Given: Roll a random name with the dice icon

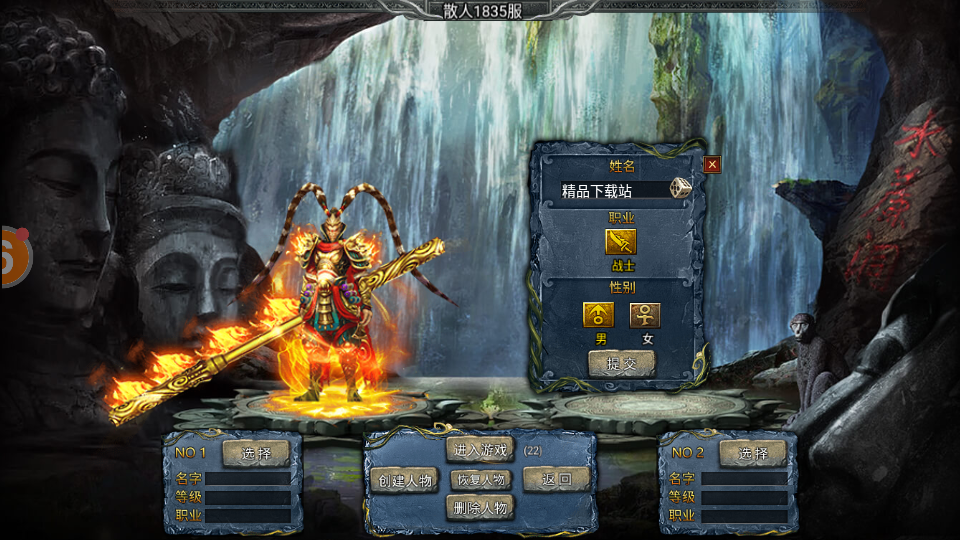Looking at the screenshot, I should [680, 189].
